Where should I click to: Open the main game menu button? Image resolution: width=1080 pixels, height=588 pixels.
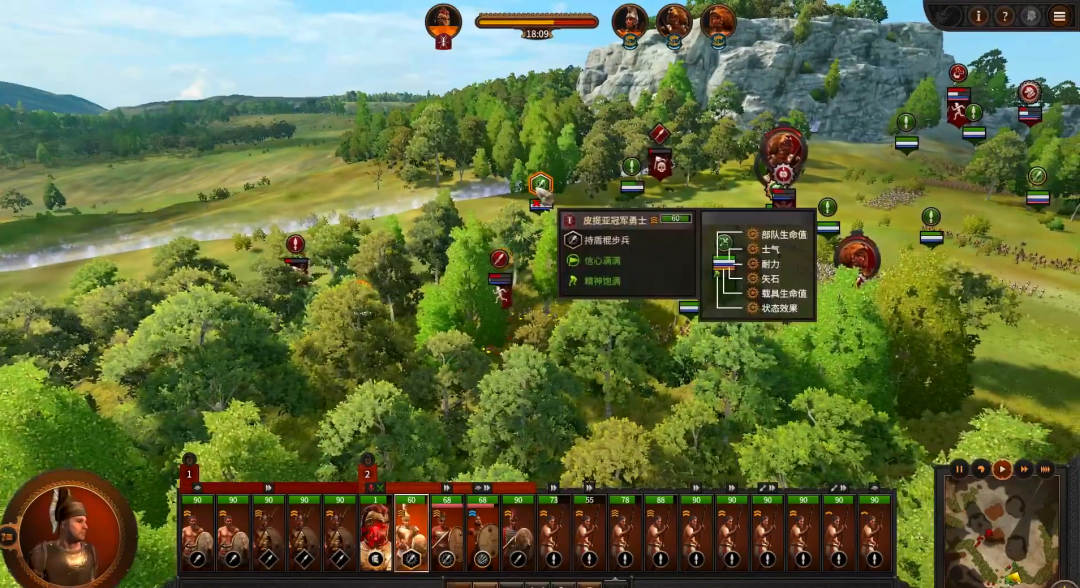[x=1059, y=16]
